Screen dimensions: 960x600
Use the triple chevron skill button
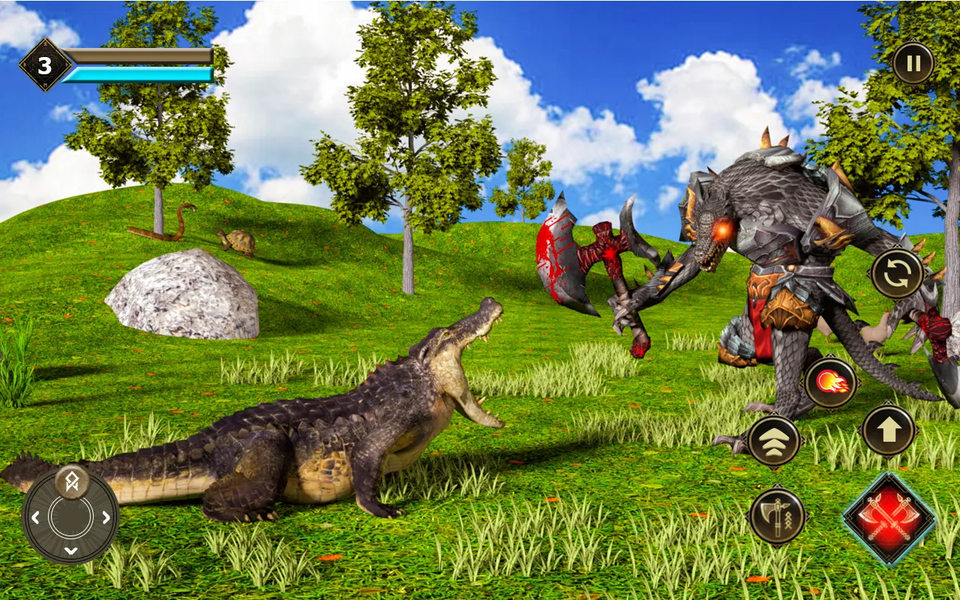[x=774, y=440]
